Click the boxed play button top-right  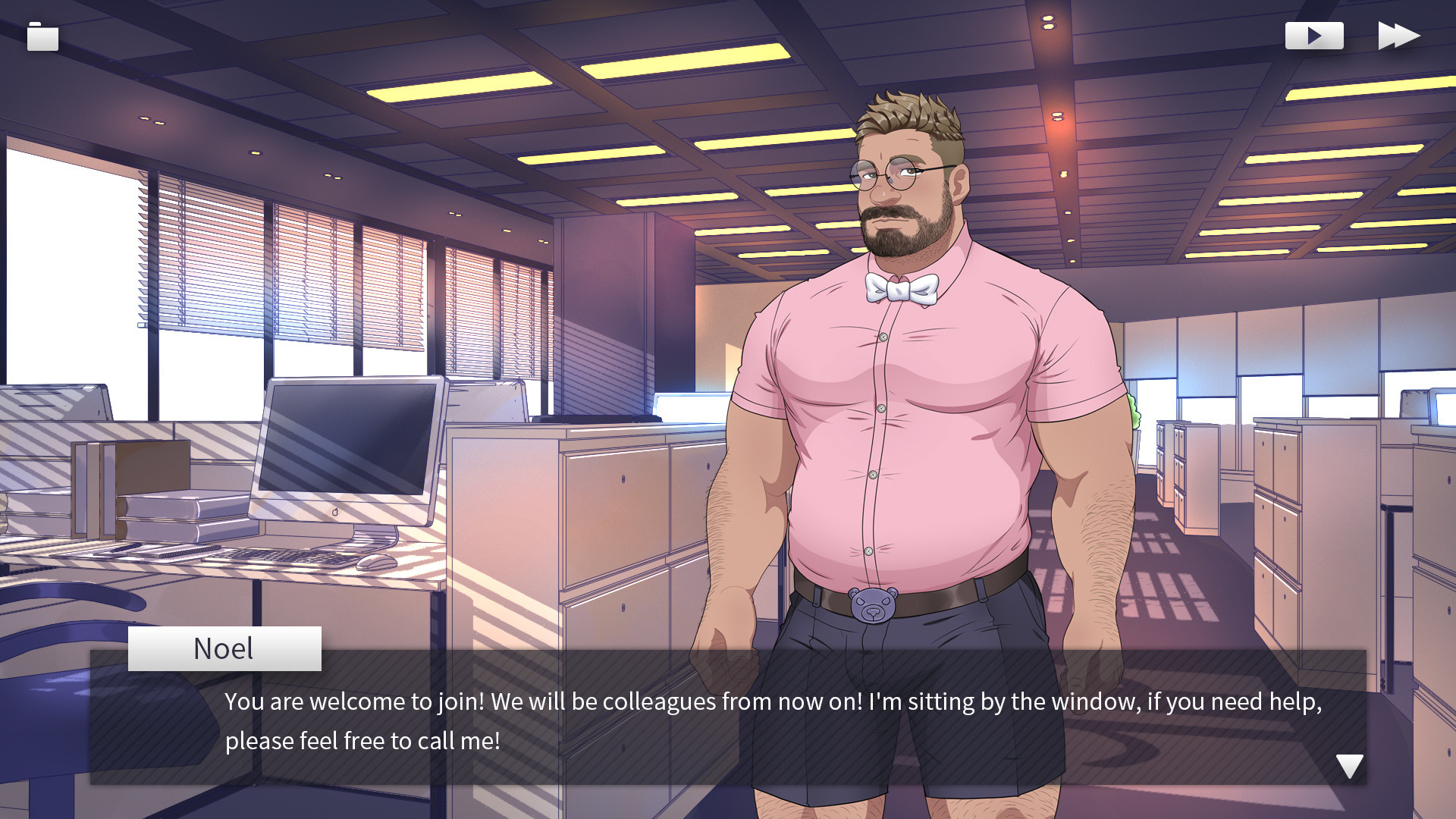pos(1314,34)
